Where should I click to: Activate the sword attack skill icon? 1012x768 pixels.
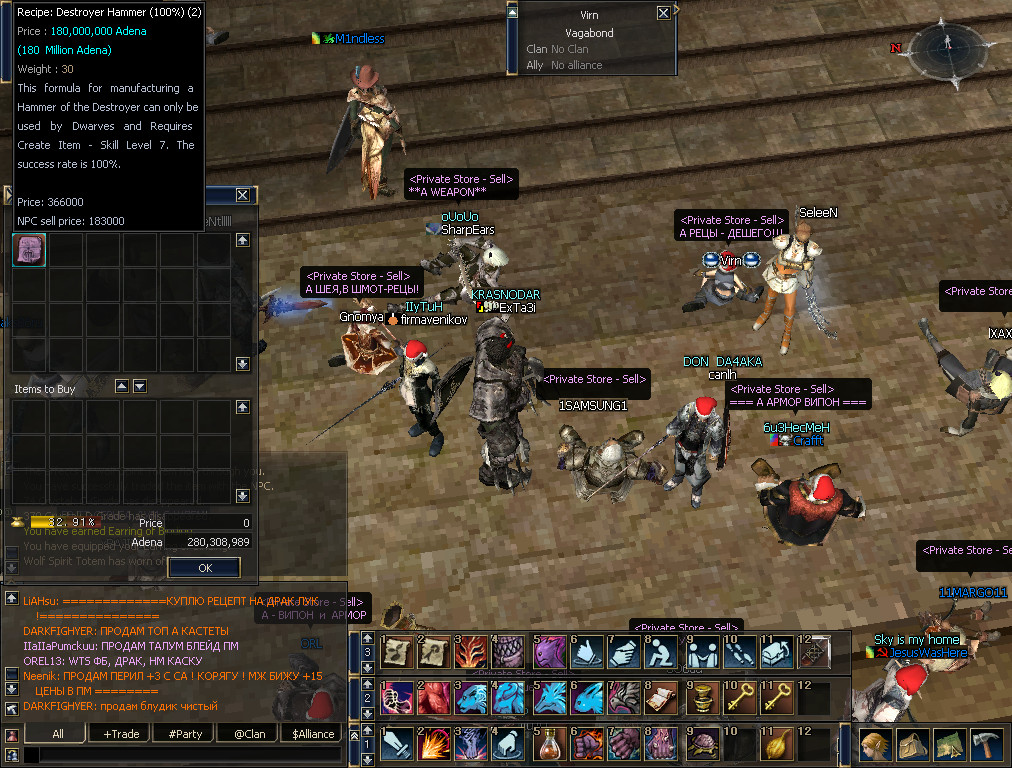[397, 745]
